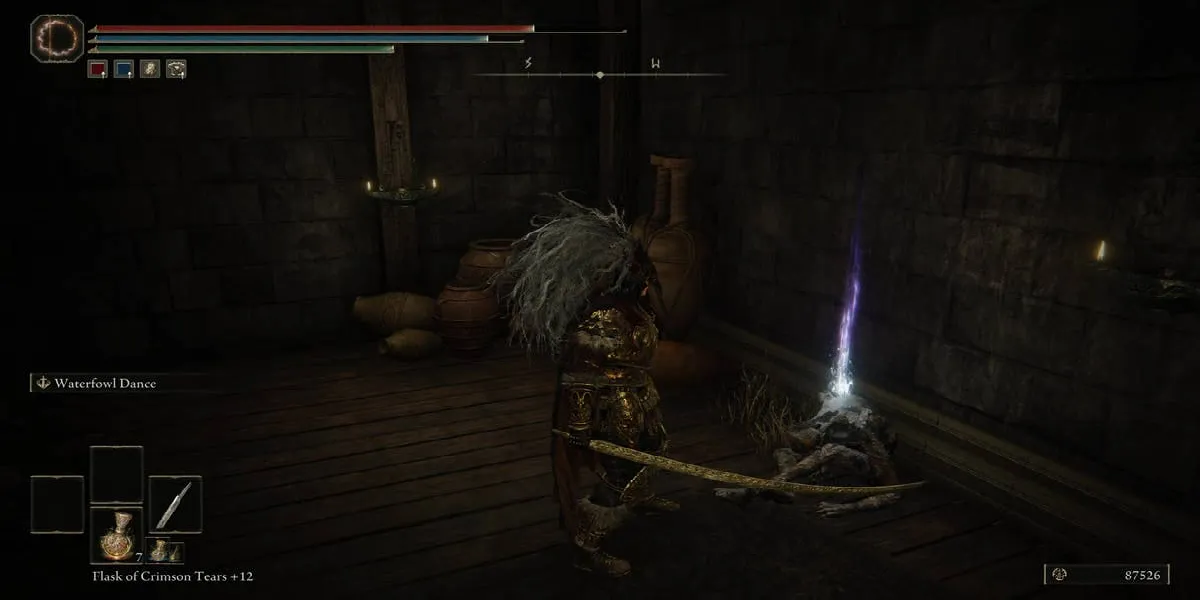Click the red square buff status icon
Screen dimensions: 1200x600
point(97,69)
